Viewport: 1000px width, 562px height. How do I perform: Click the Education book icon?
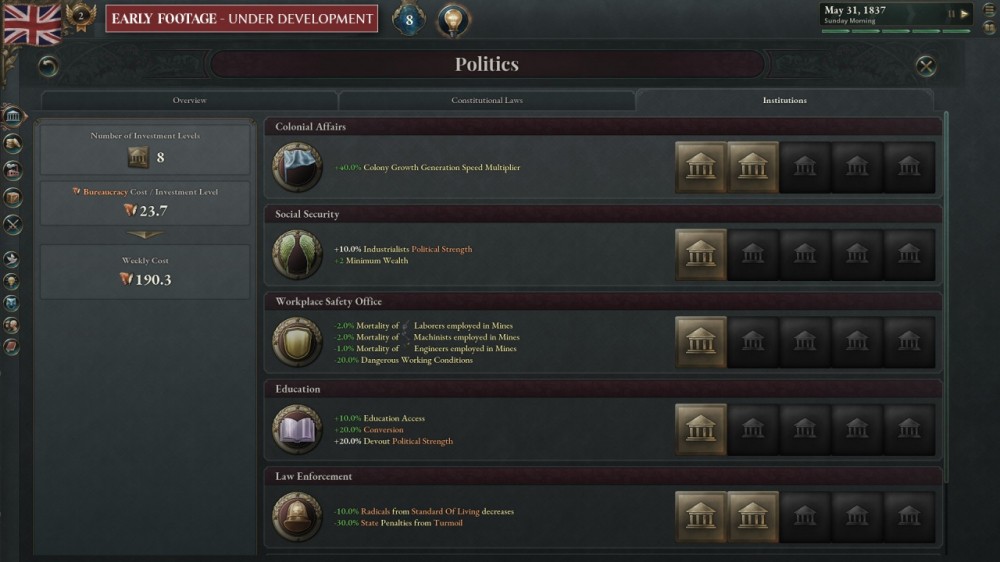[x=297, y=430]
